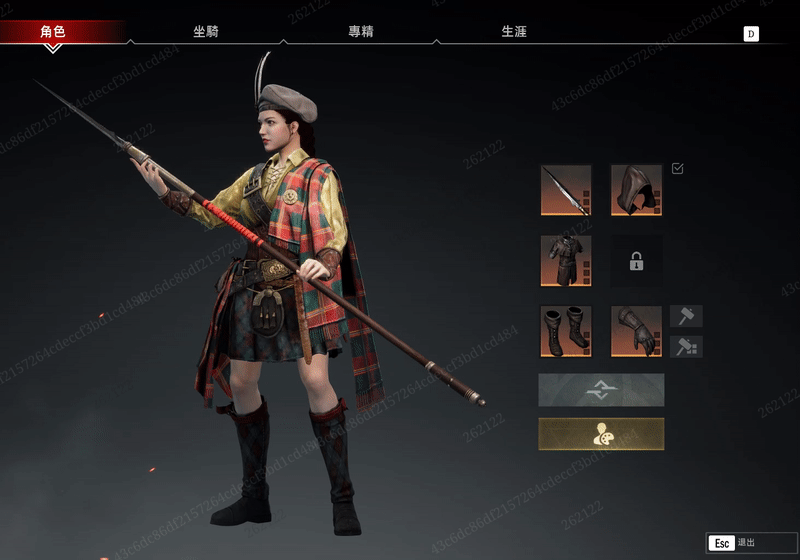Select the spear weapon slot

pos(566,191)
